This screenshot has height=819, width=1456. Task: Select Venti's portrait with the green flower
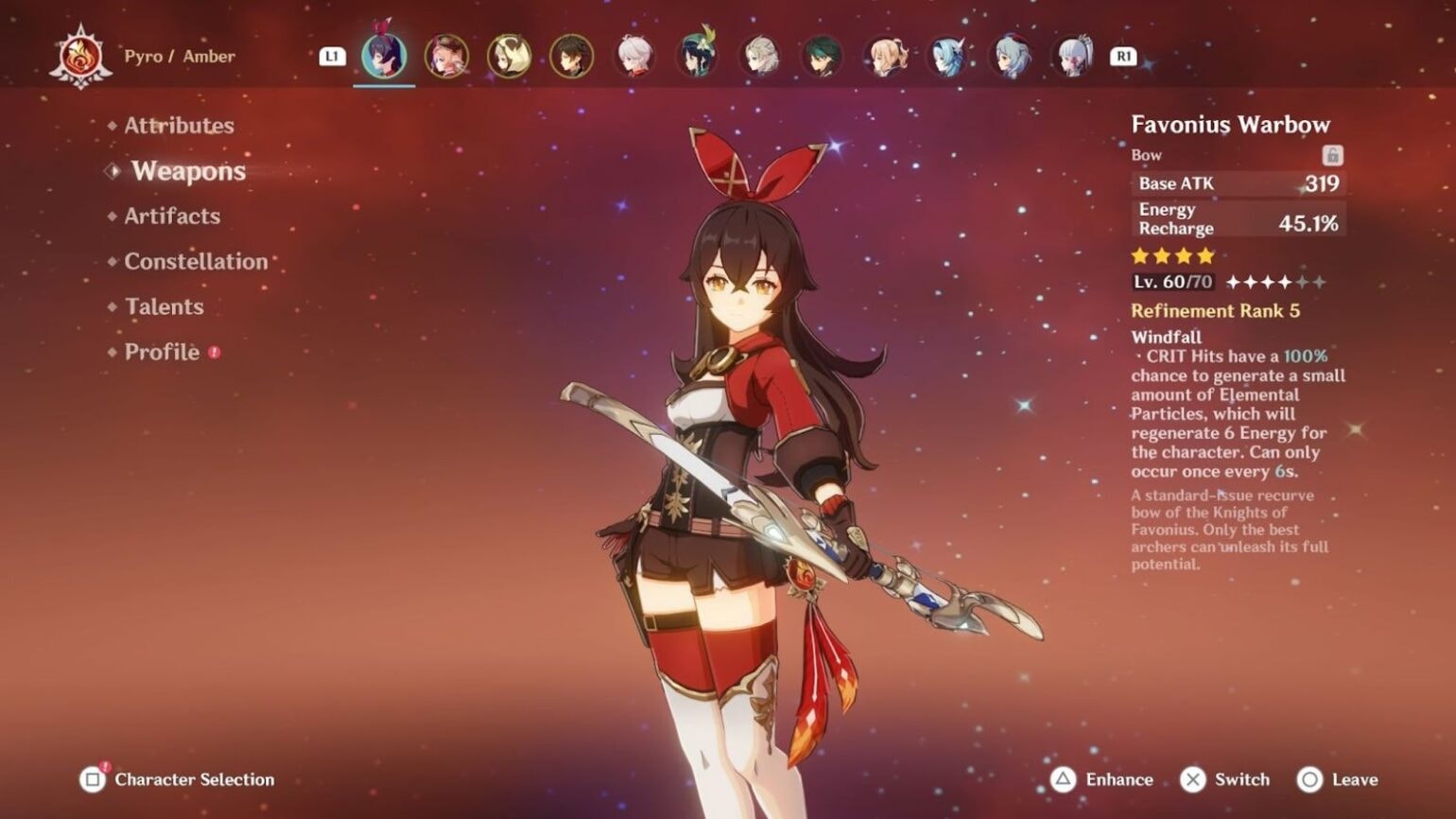pyautogui.click(x=697, y=57)
